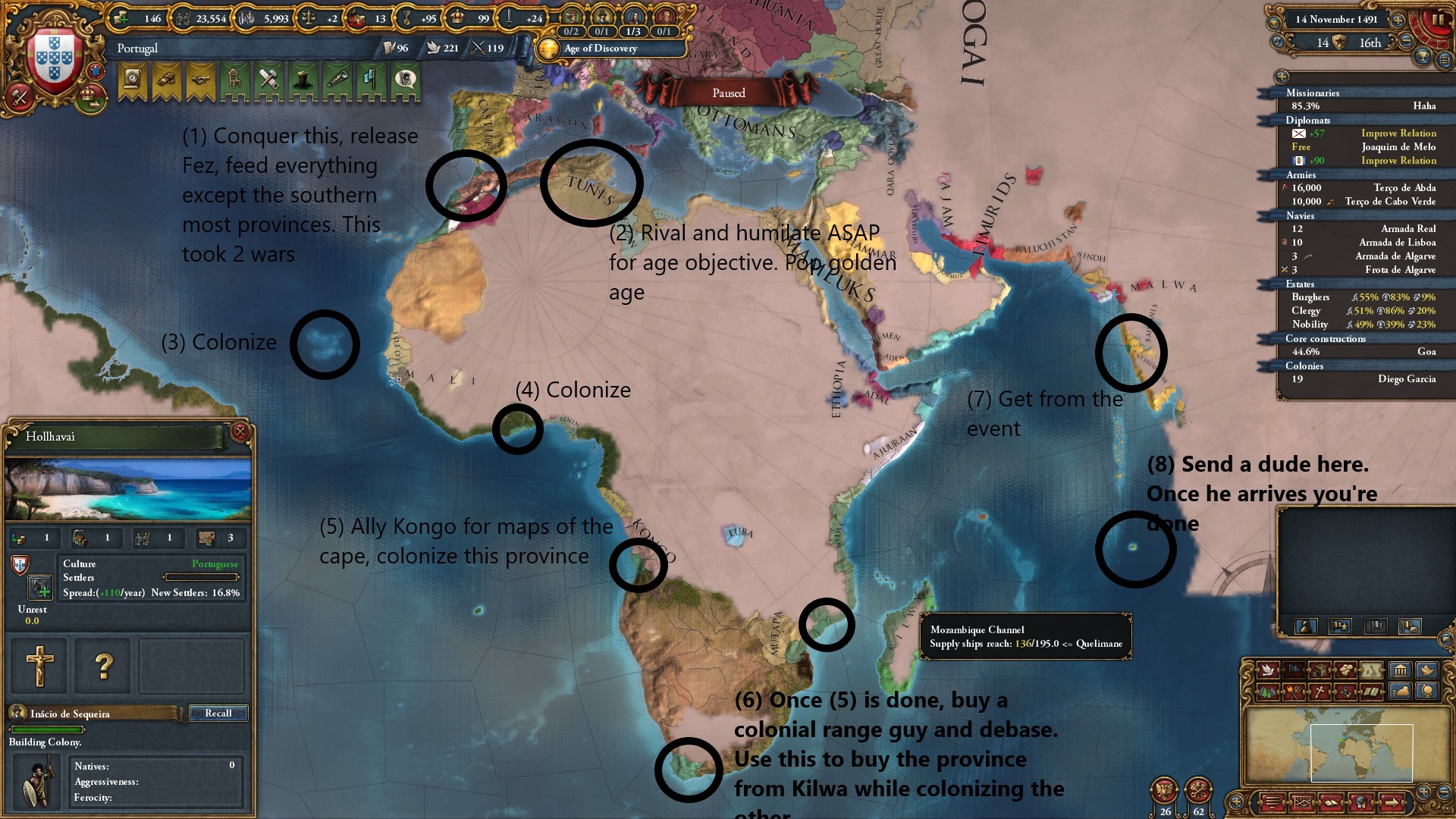Unpause the game with the pause button

pos(1438,20)
